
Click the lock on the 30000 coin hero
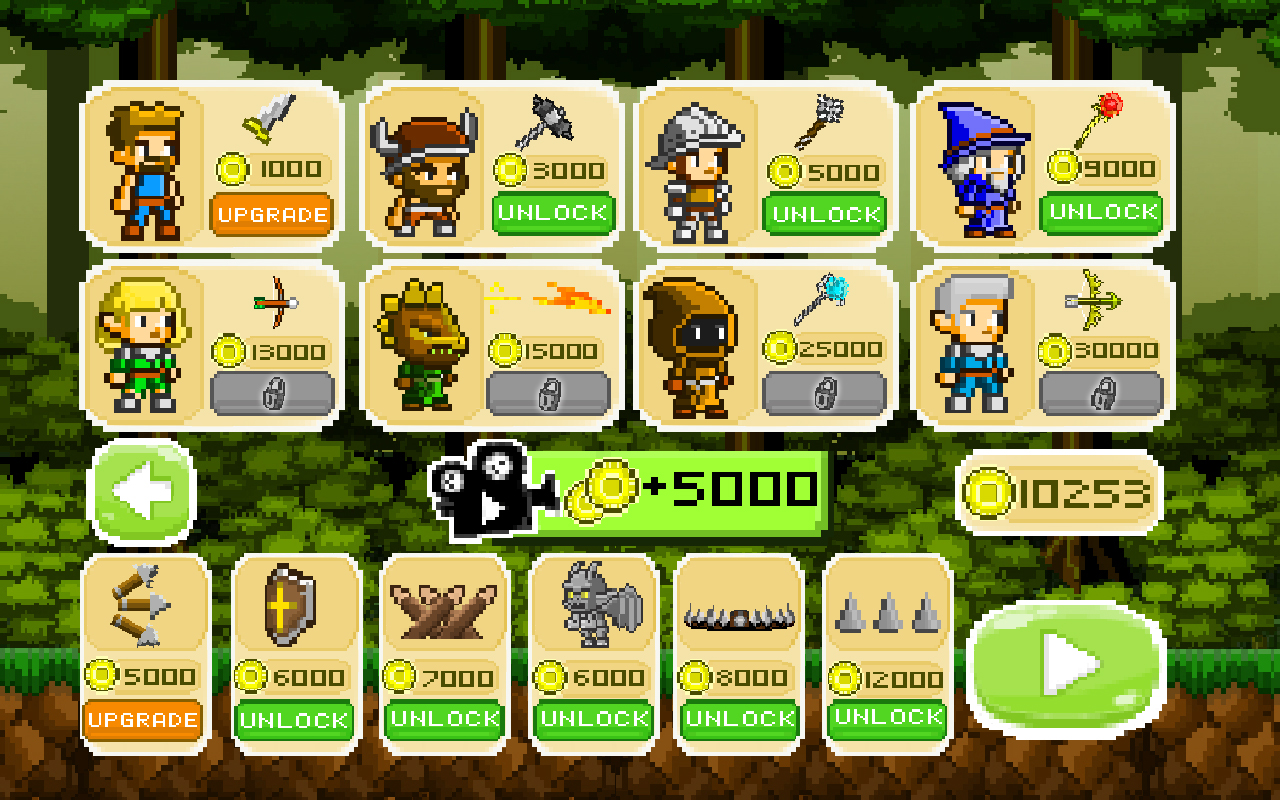(1102, 391)
